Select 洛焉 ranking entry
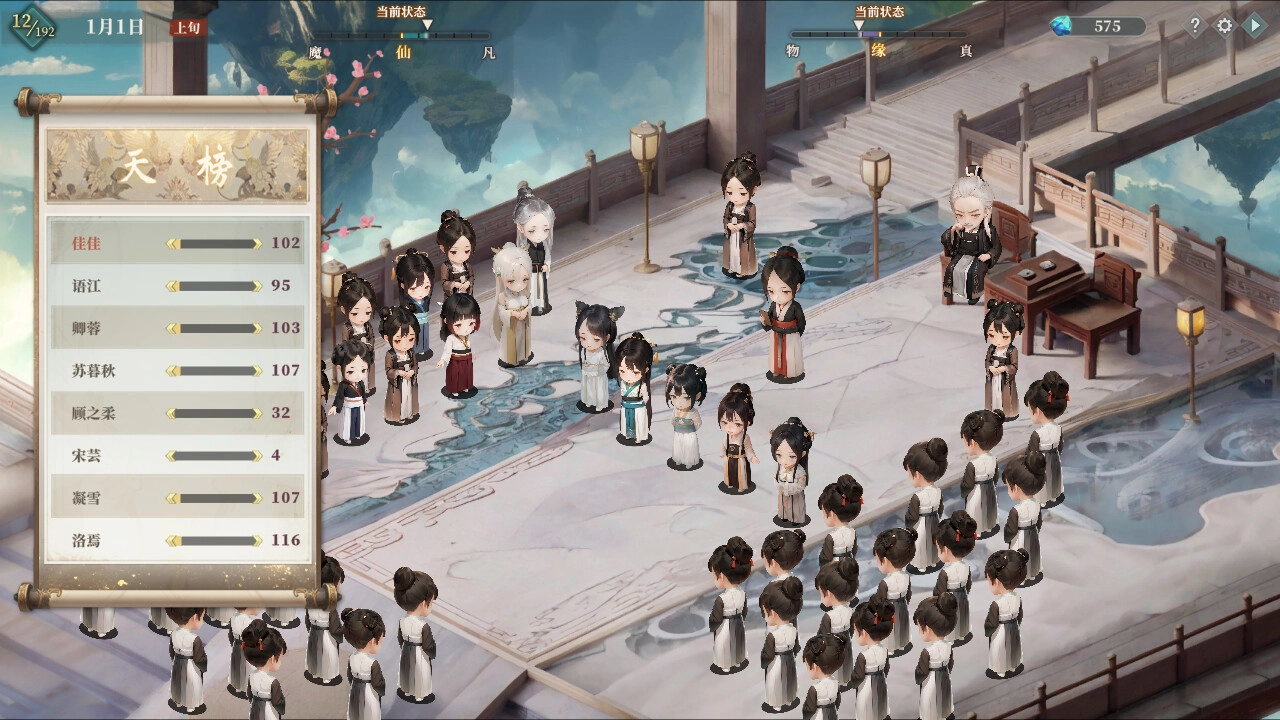The height and width of the screenshot is (720, 1280). tap(177, 541)
